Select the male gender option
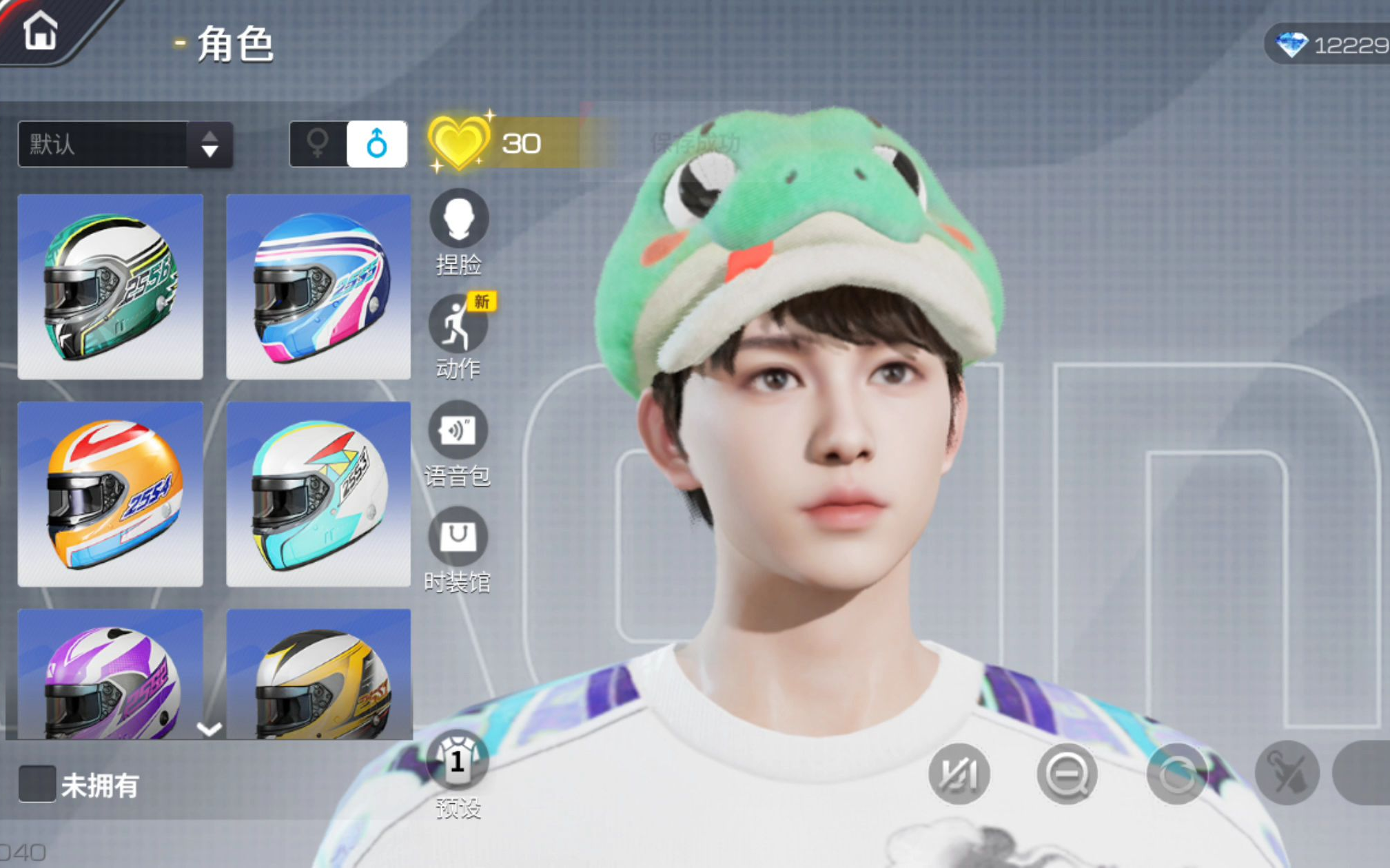The width and height of the screenshot is (1390, 868). (377, 144)
